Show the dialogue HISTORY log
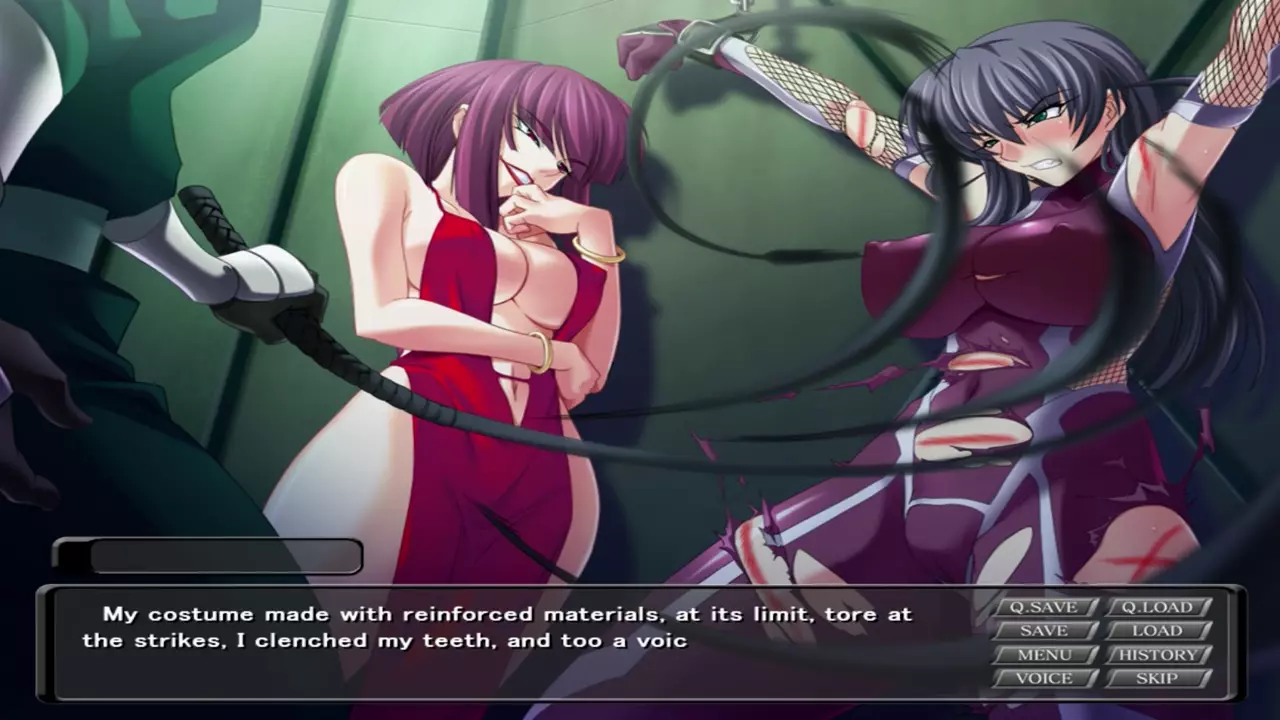Viewport: 1280px width, 720px height. pos(1157,655)
